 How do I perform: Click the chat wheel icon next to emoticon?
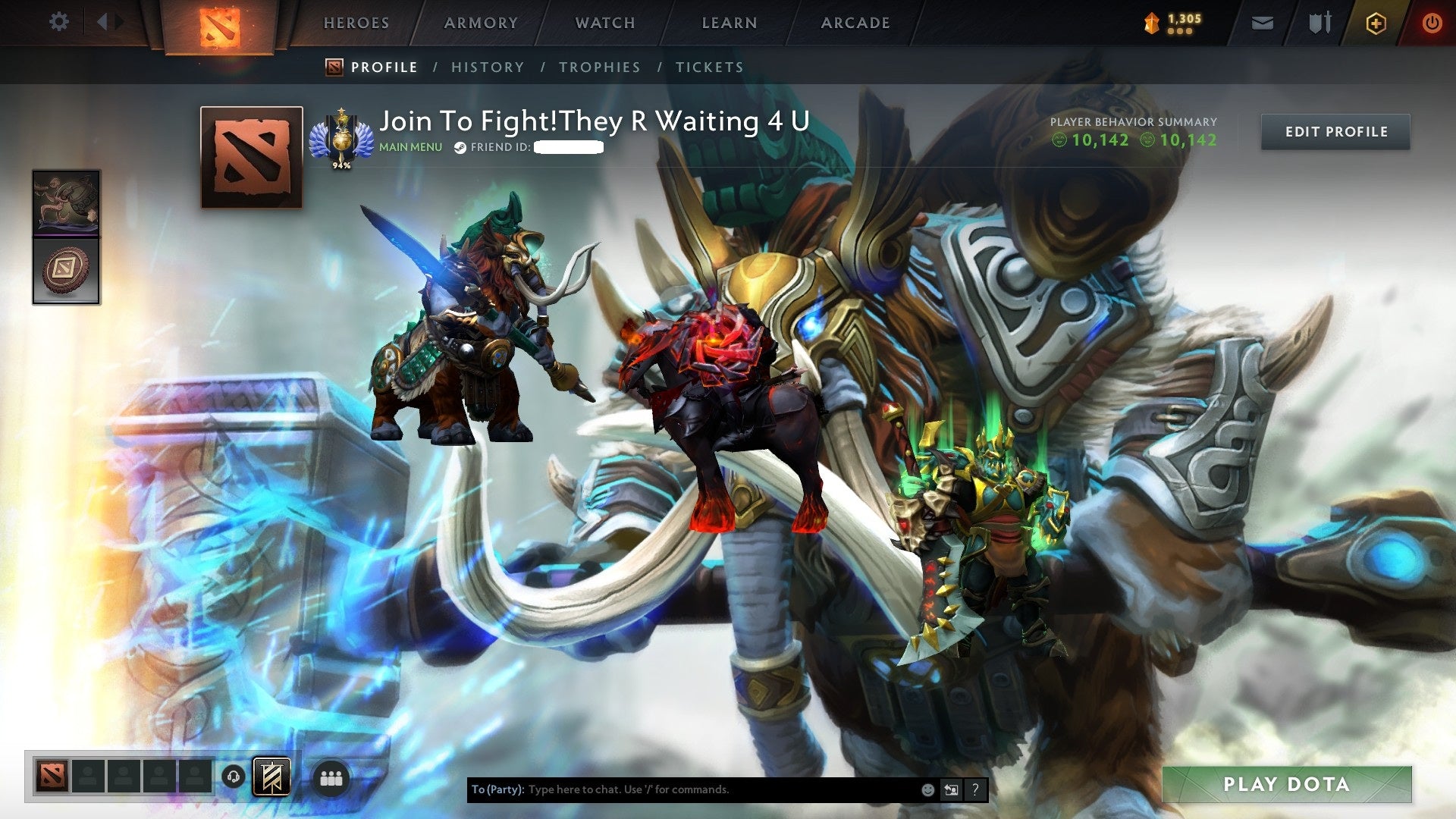click(951, 789)
